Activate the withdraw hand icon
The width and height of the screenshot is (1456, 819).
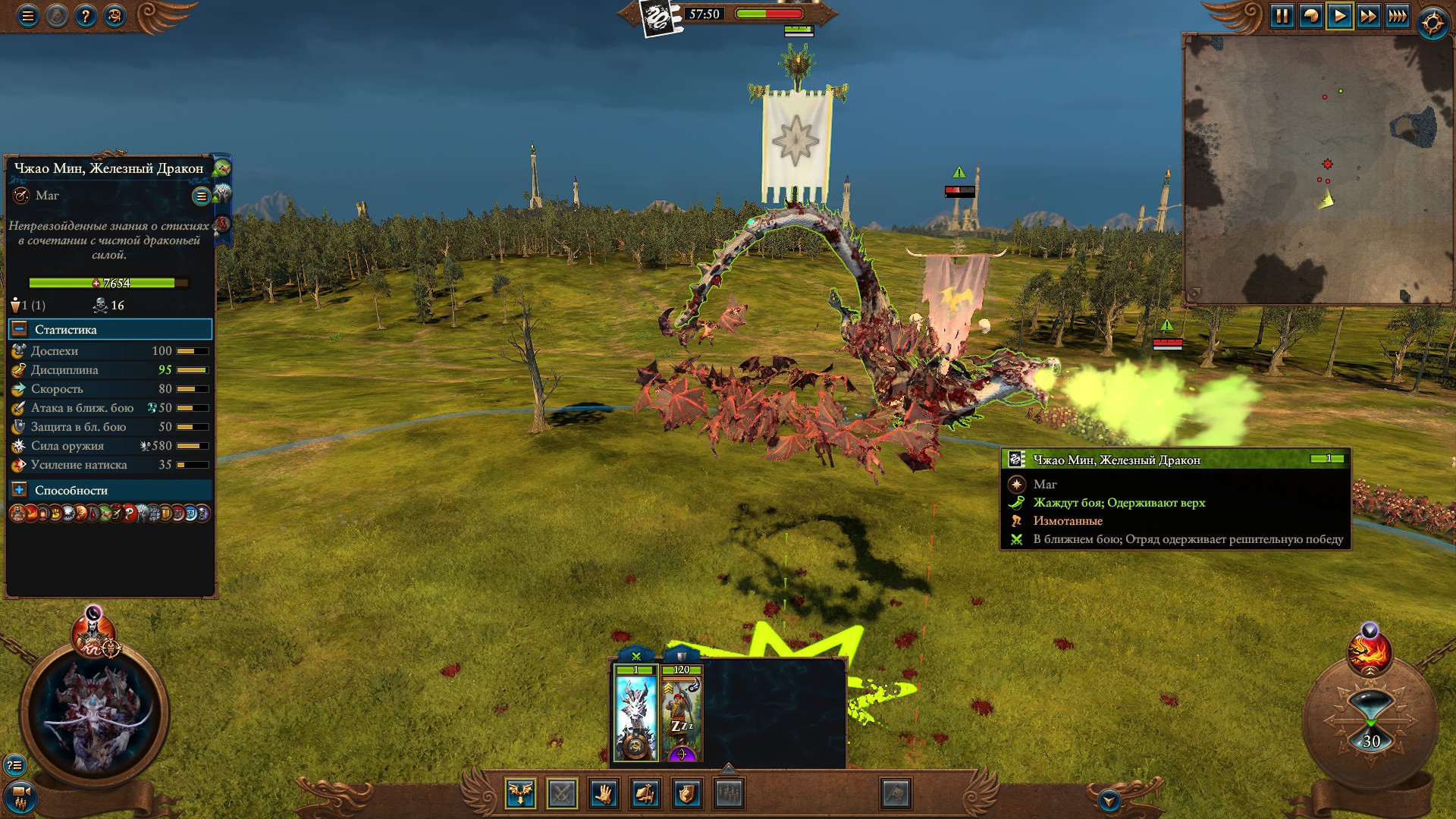[x=603, y=793]
